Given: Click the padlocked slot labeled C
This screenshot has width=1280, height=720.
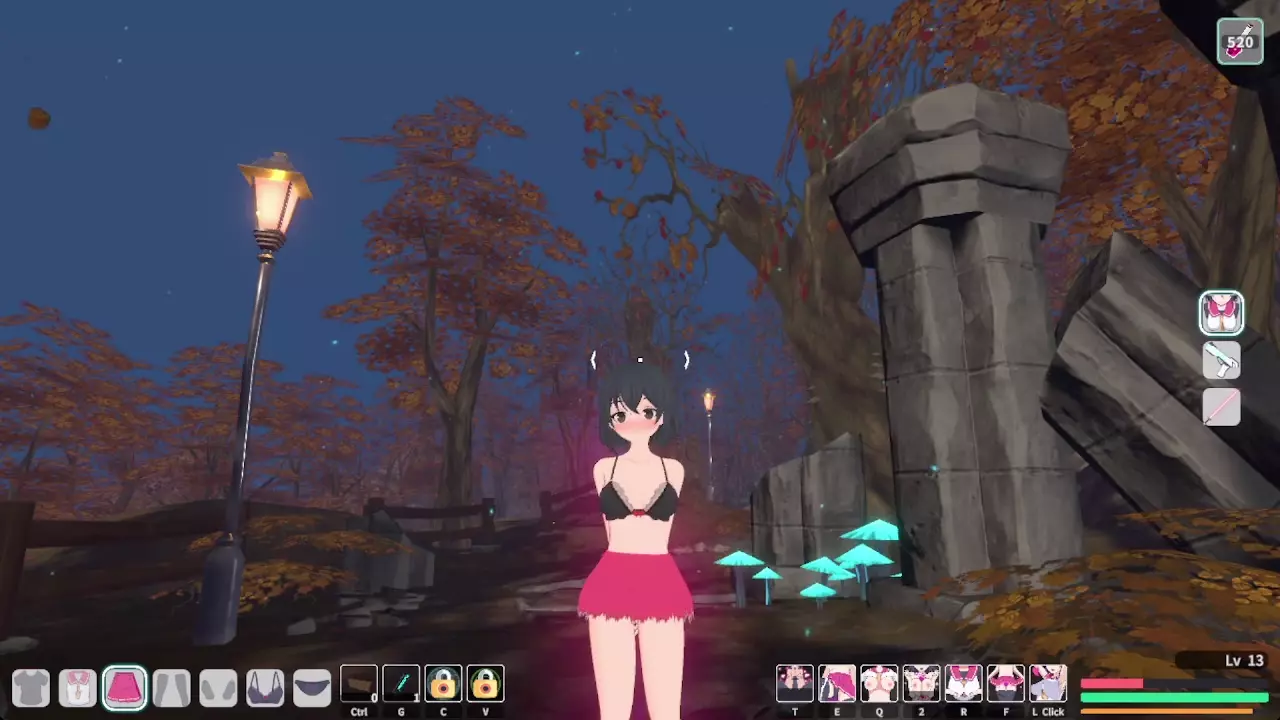Looking at the screenshot, I should pyautogui.click(x=443, y=684).
